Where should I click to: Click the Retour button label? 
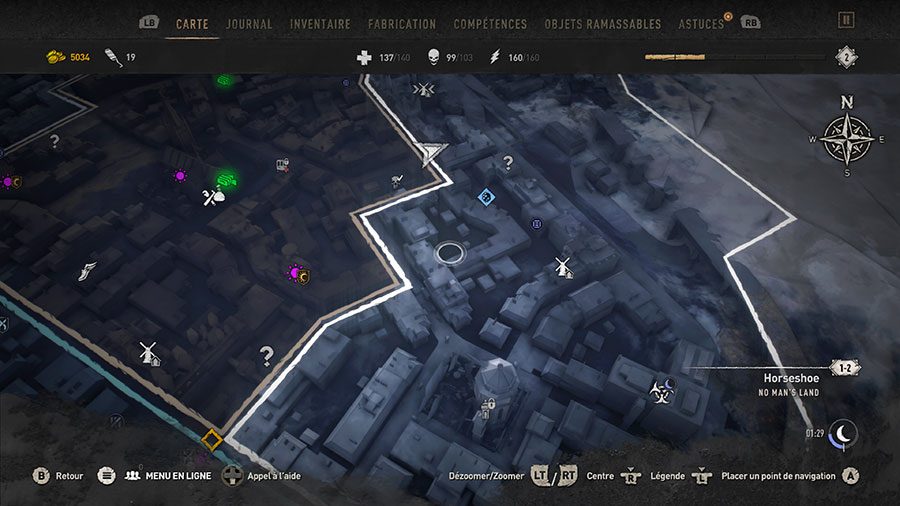click(69, 476)
